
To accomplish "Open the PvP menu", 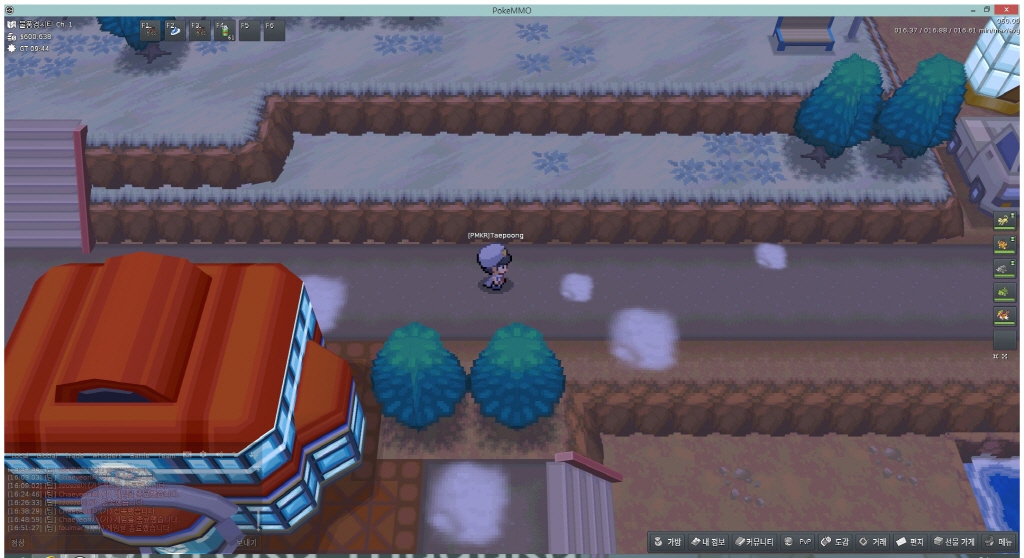I will click(x=798, y=542).
